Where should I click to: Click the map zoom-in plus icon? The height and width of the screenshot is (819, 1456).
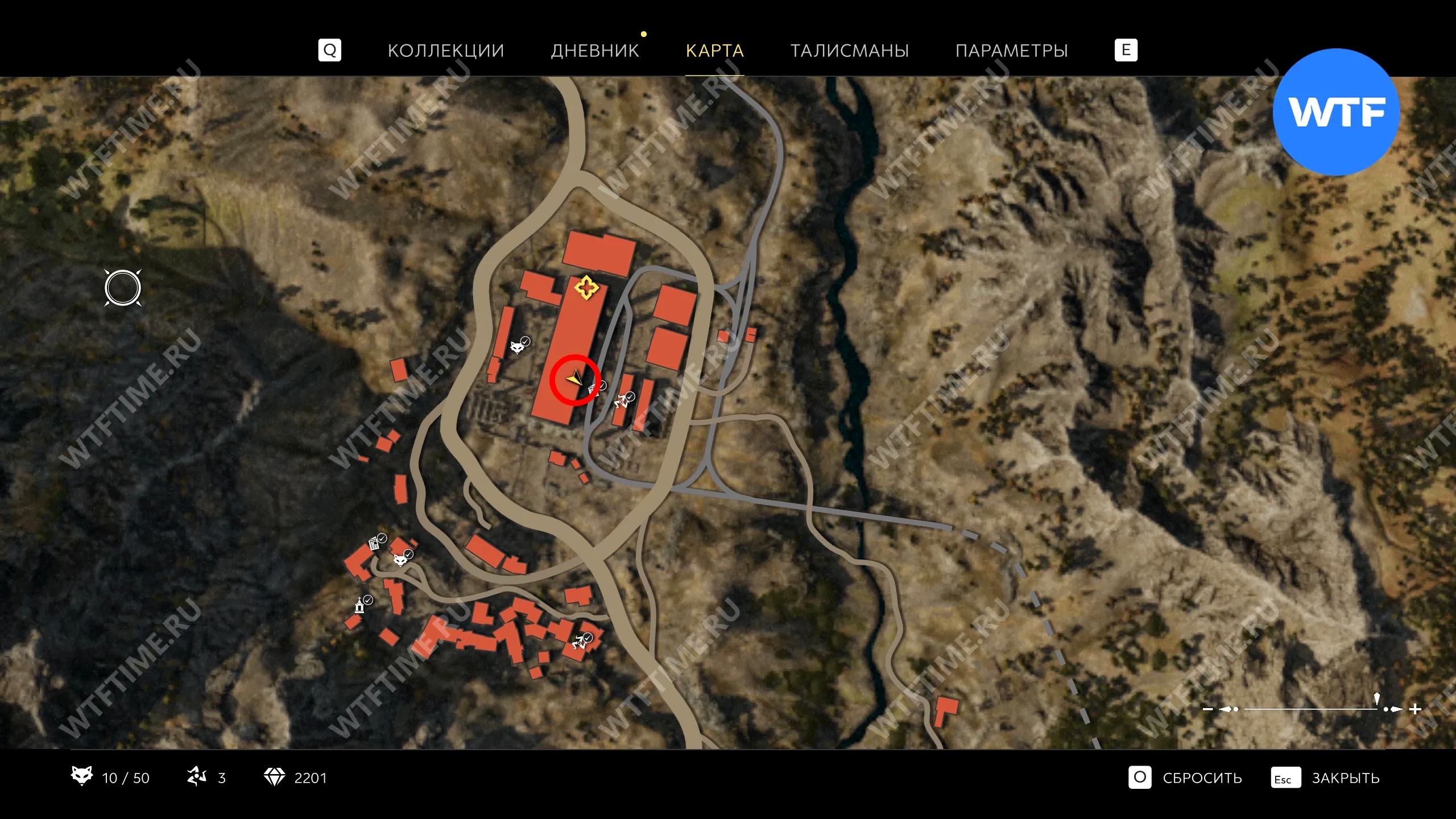[1416, 709]
